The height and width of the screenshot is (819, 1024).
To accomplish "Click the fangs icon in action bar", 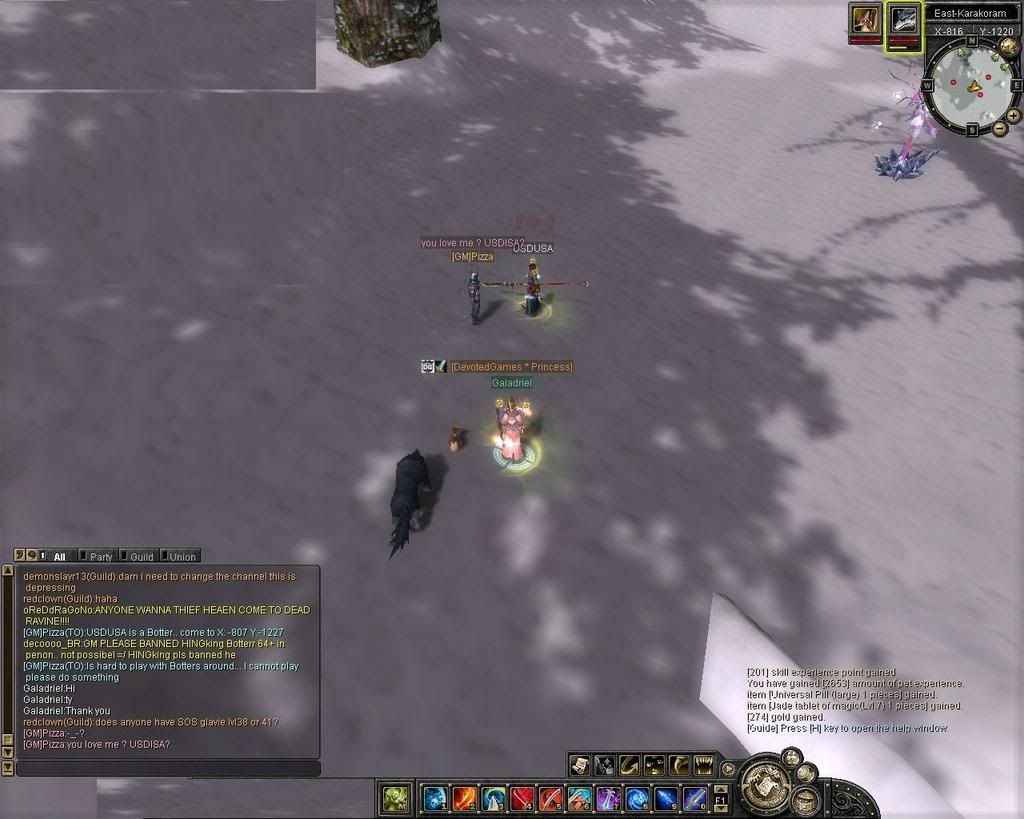I will [x=704, y=766].
